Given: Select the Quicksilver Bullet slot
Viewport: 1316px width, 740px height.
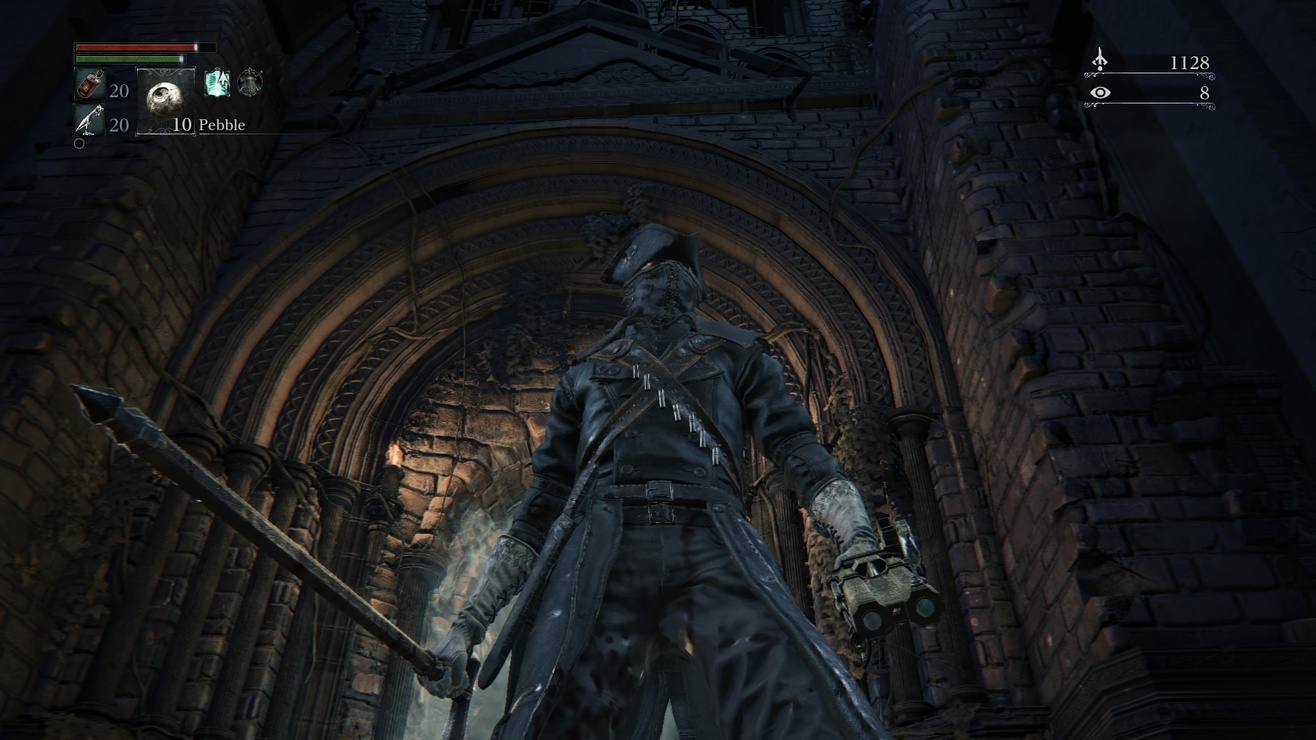Looking at the screenshot, I should pyautogui.click(x=88, y=121).
